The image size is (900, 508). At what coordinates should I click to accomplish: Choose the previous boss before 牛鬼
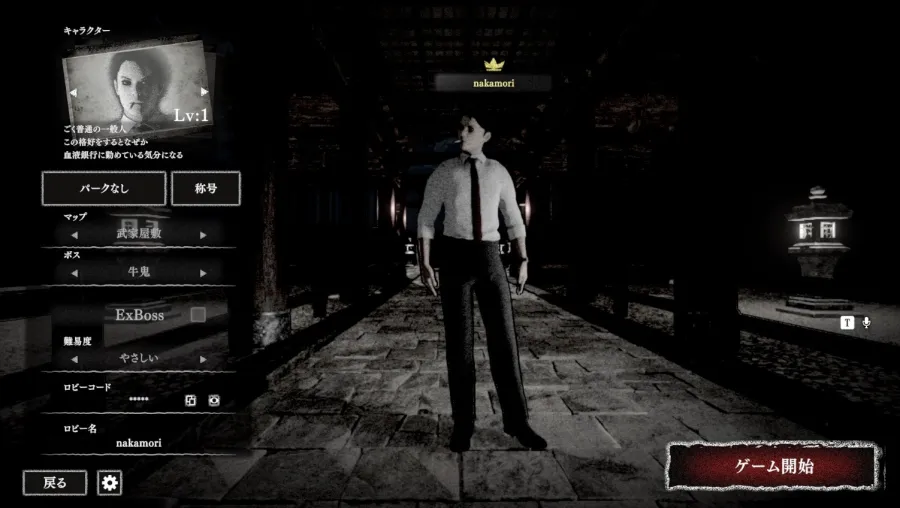tap(73, 272)
